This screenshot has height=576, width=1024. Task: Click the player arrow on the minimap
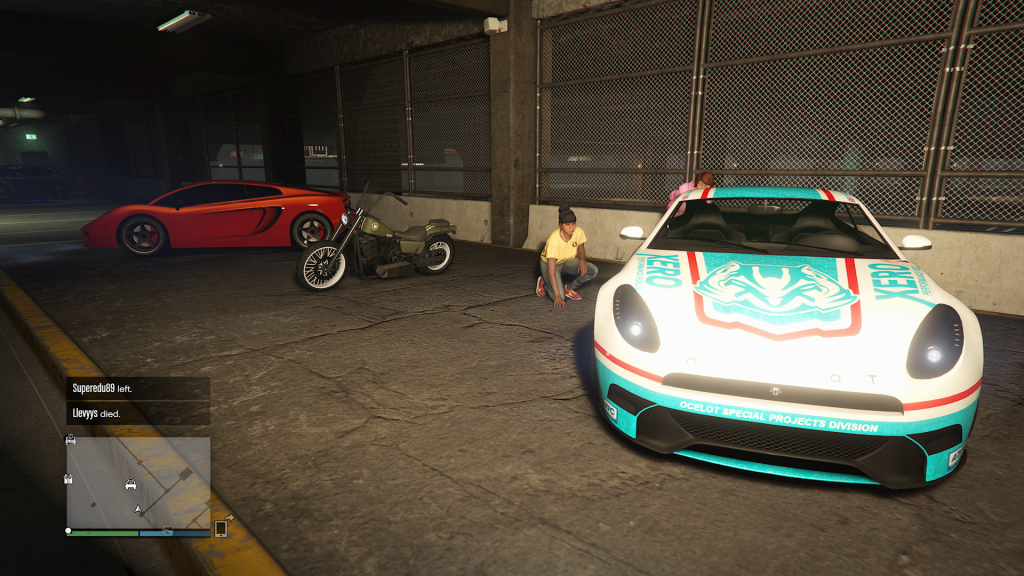pyautogui.click(x=138, y=510)
